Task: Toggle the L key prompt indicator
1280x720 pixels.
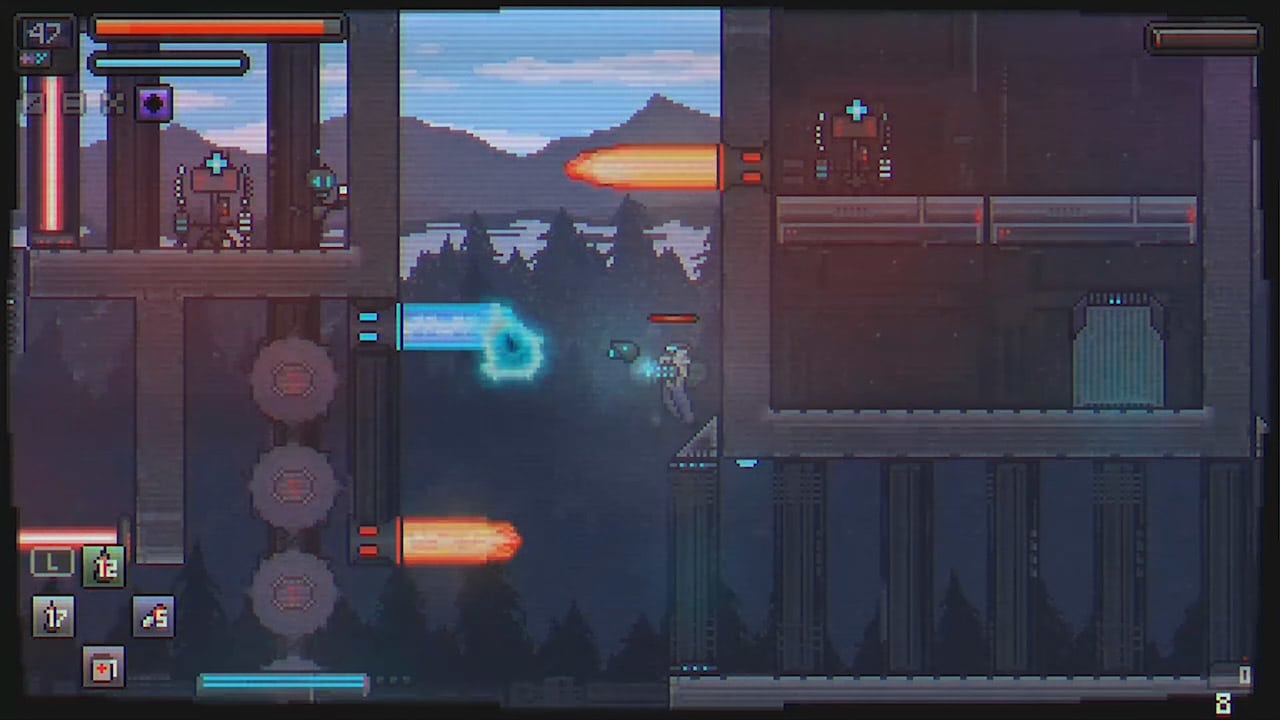Action: pos(52,563)
